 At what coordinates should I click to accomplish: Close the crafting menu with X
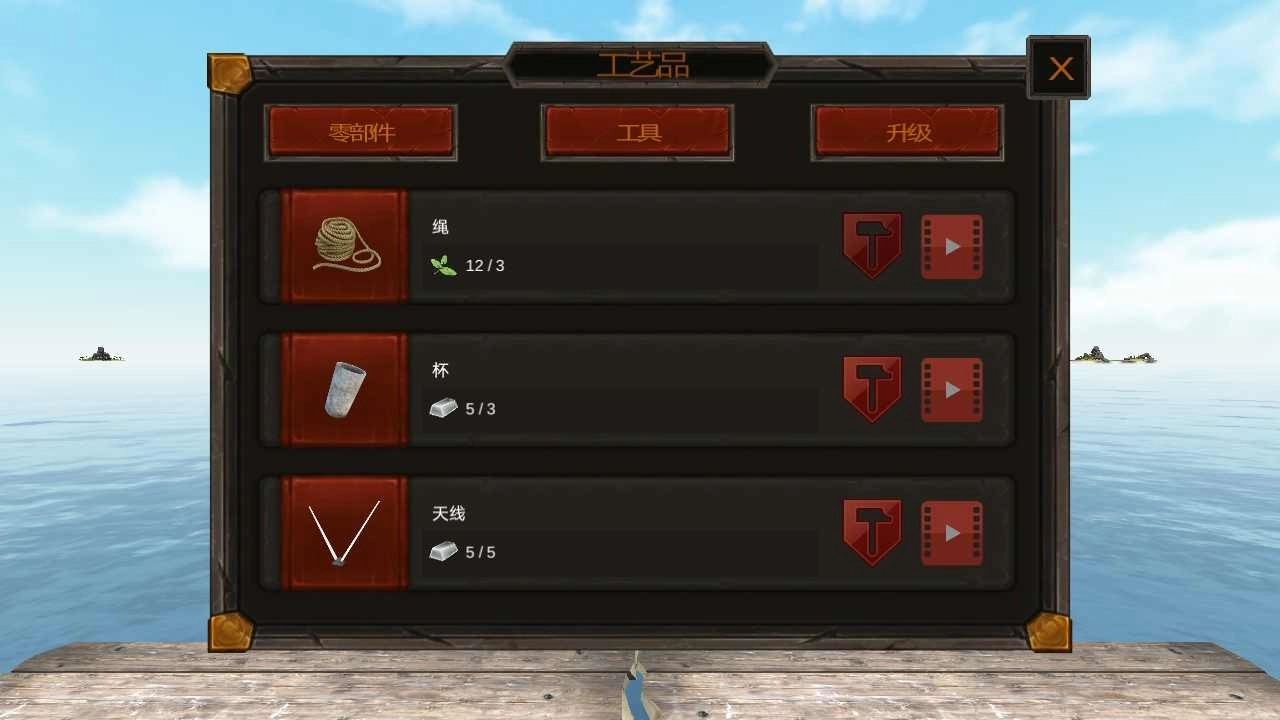(1057, 67)
